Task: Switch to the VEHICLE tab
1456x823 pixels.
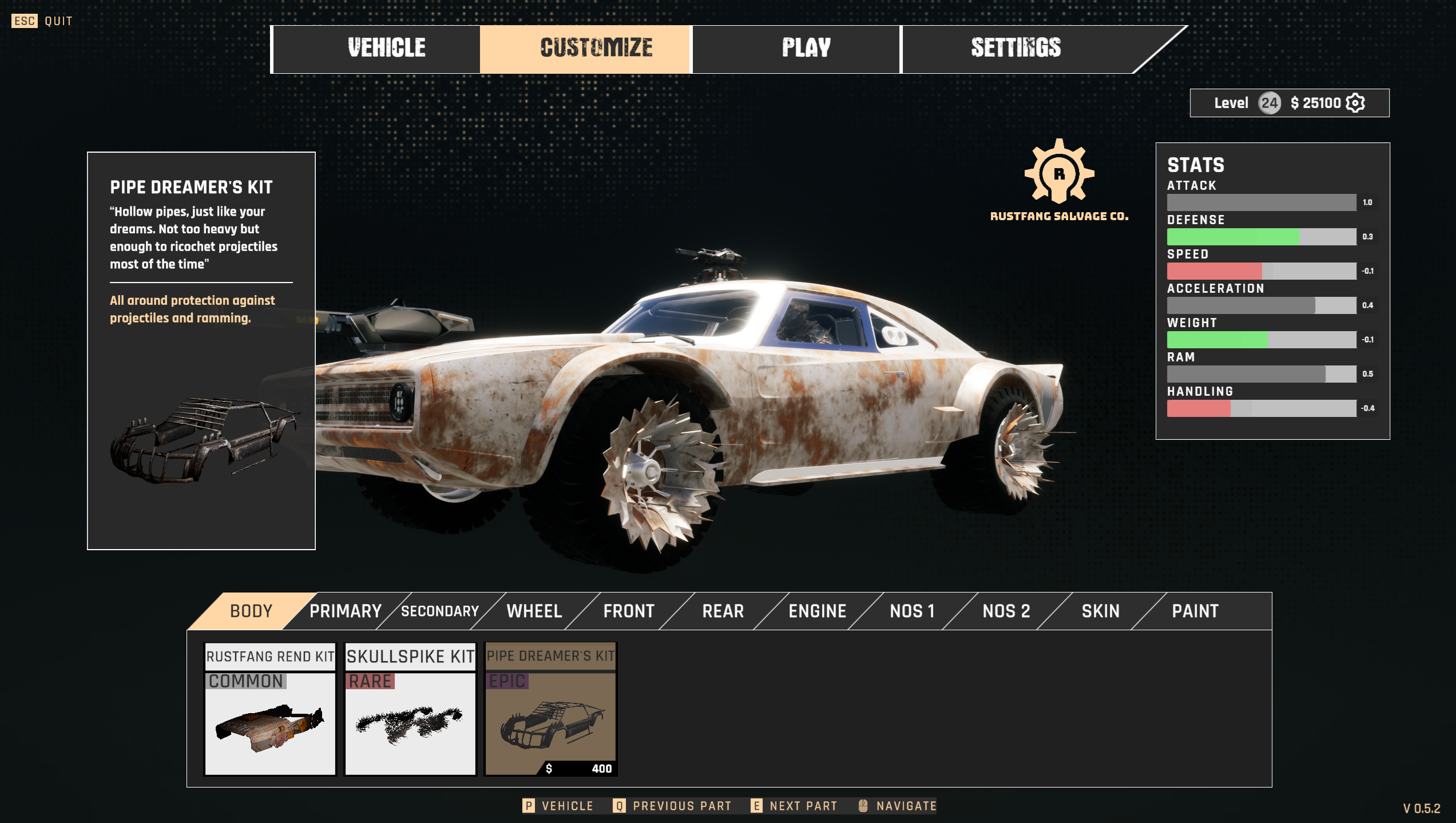Action: [x=386, y=49]
